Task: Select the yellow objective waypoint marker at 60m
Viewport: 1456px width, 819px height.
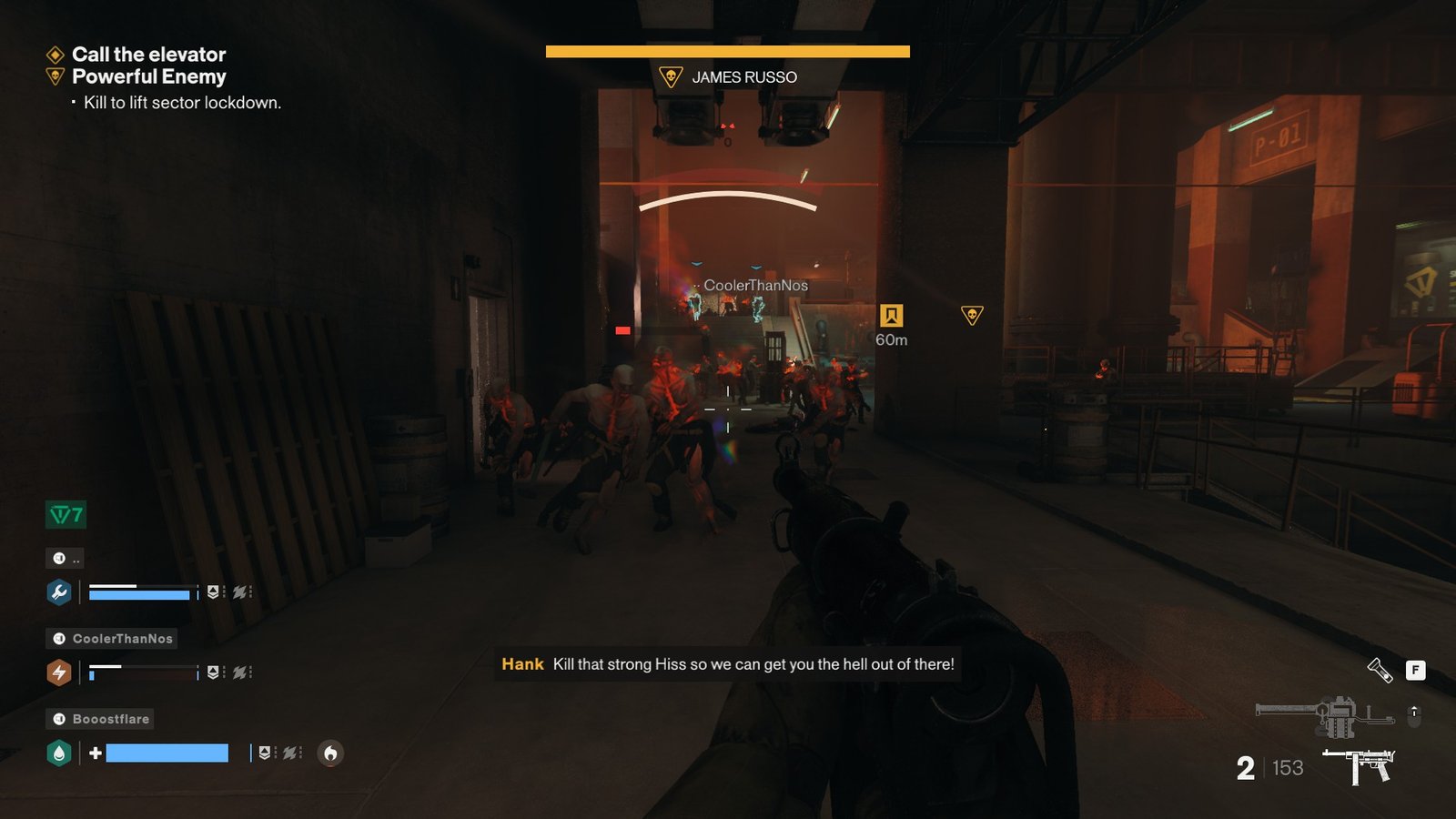Action: (891, 314)
